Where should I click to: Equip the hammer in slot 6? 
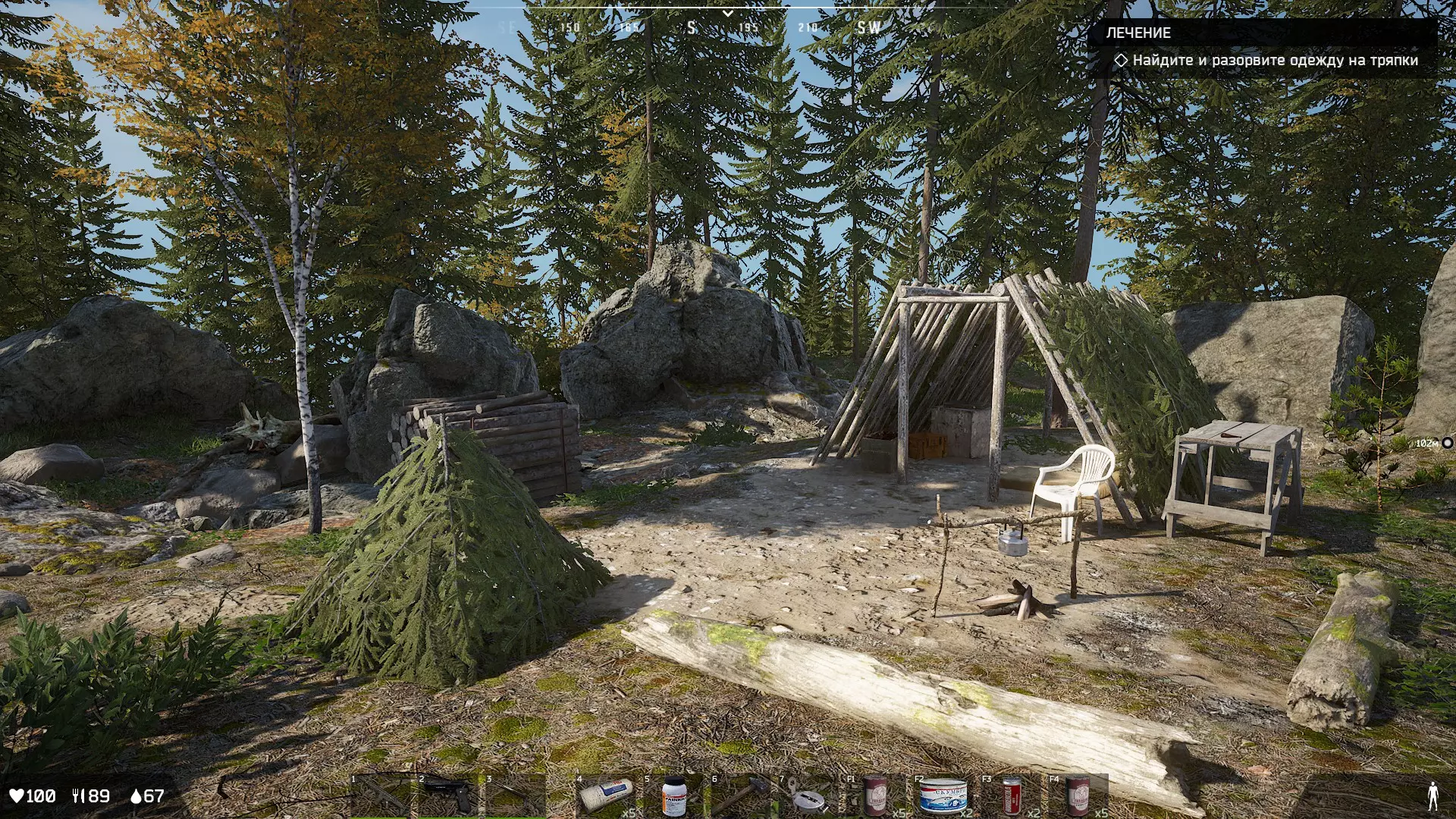740,796
